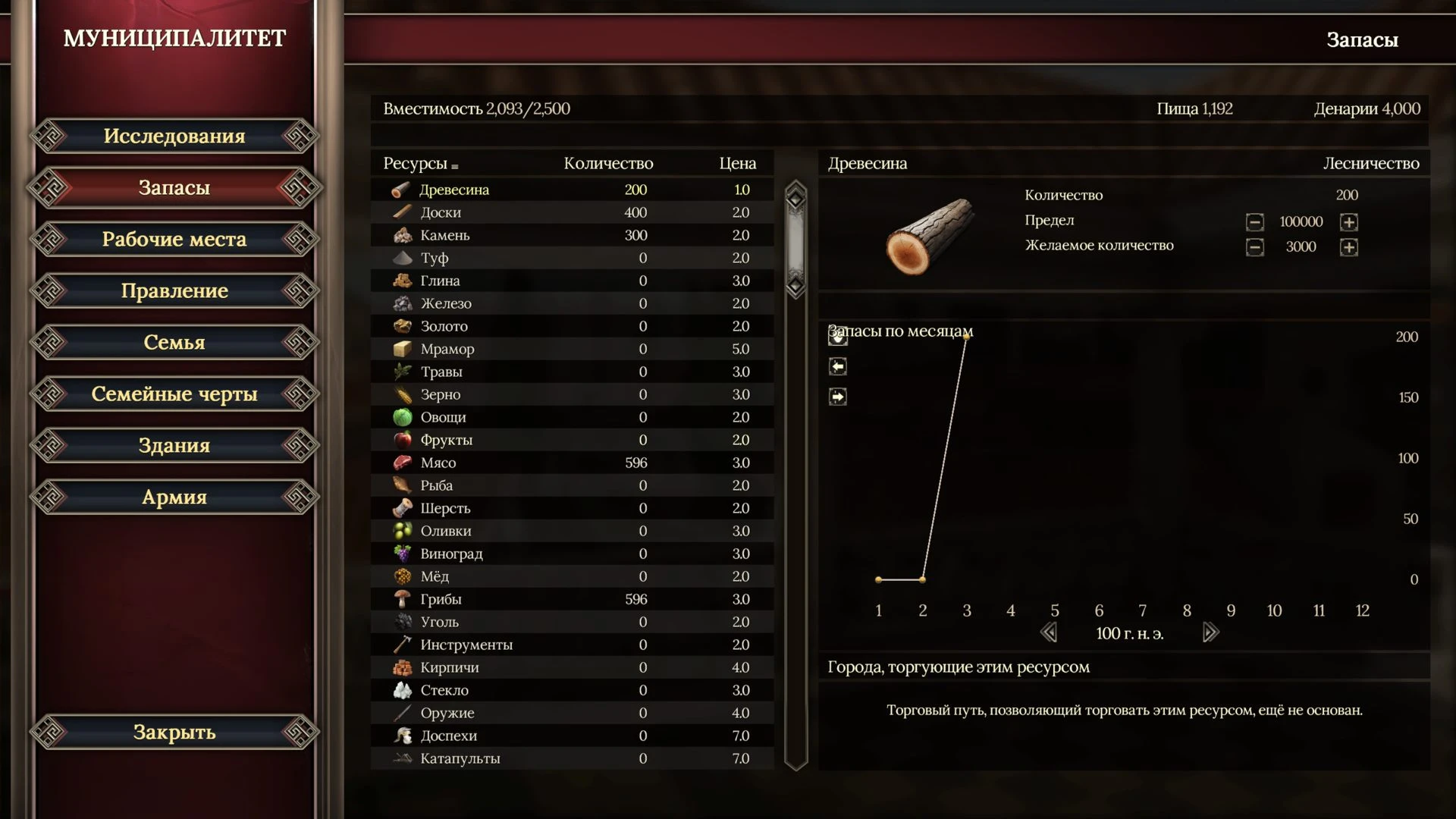Go to the next year on chart
This screenshot has width=1456, height=819.
[x=1211, y=632]
